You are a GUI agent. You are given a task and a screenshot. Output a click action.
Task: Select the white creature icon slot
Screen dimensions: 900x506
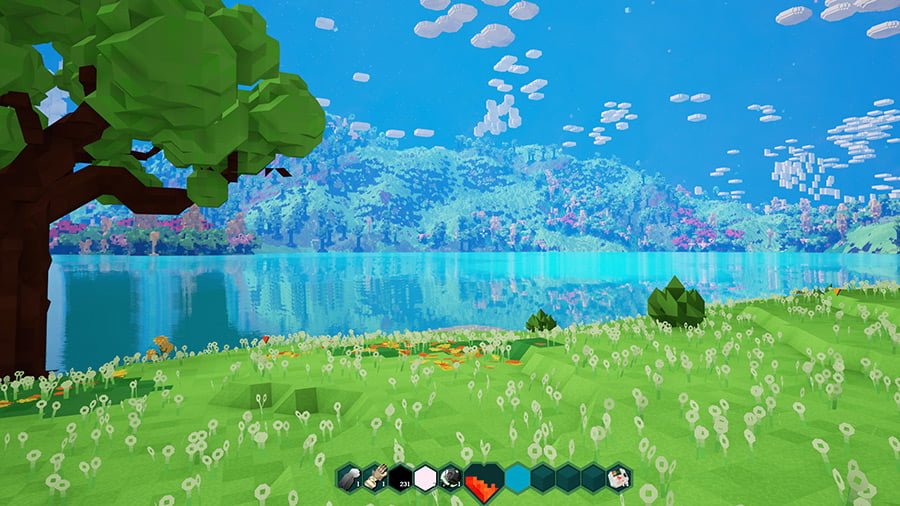pos(618,477)
